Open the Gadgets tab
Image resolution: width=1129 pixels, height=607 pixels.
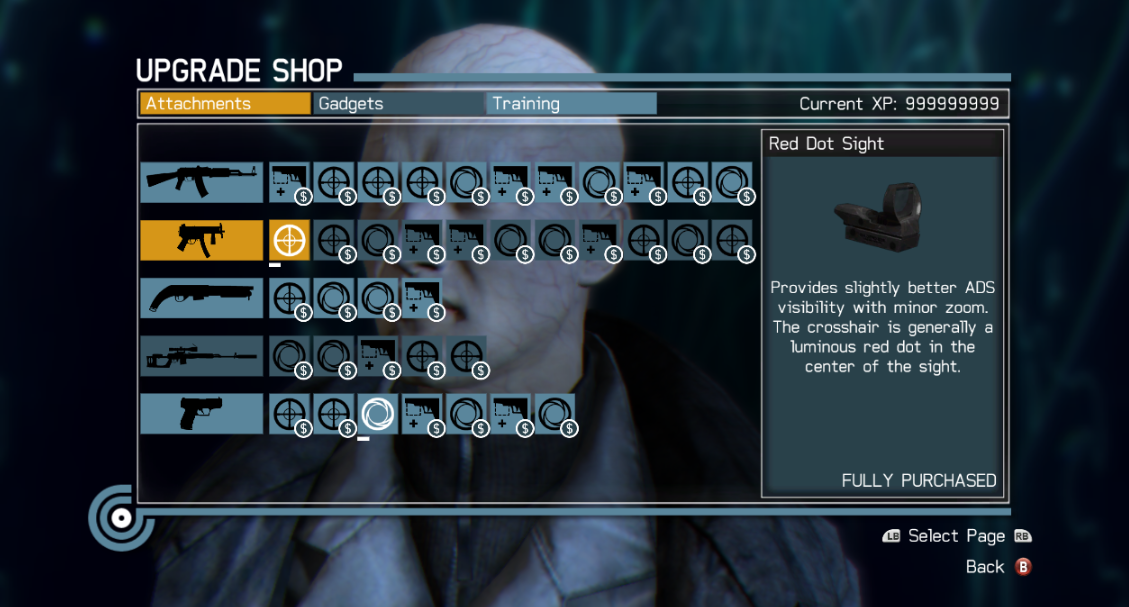coord(399,104)
